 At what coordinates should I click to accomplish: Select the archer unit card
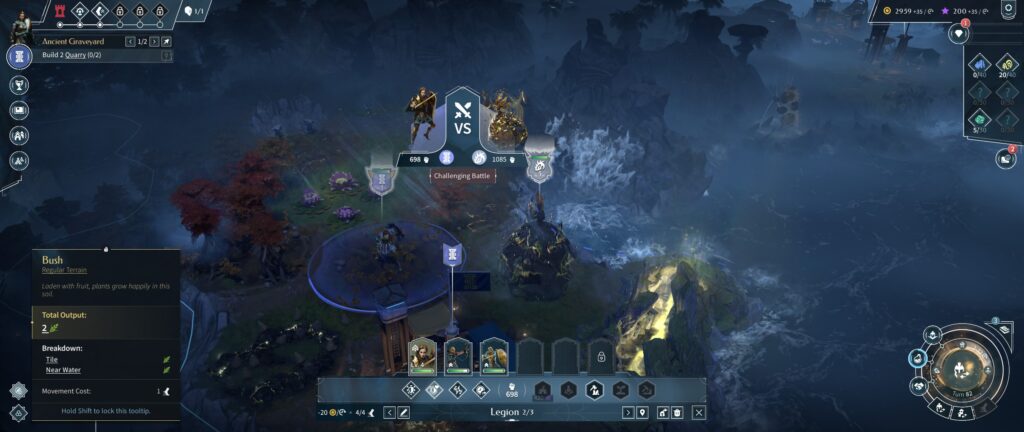(458, 354)
